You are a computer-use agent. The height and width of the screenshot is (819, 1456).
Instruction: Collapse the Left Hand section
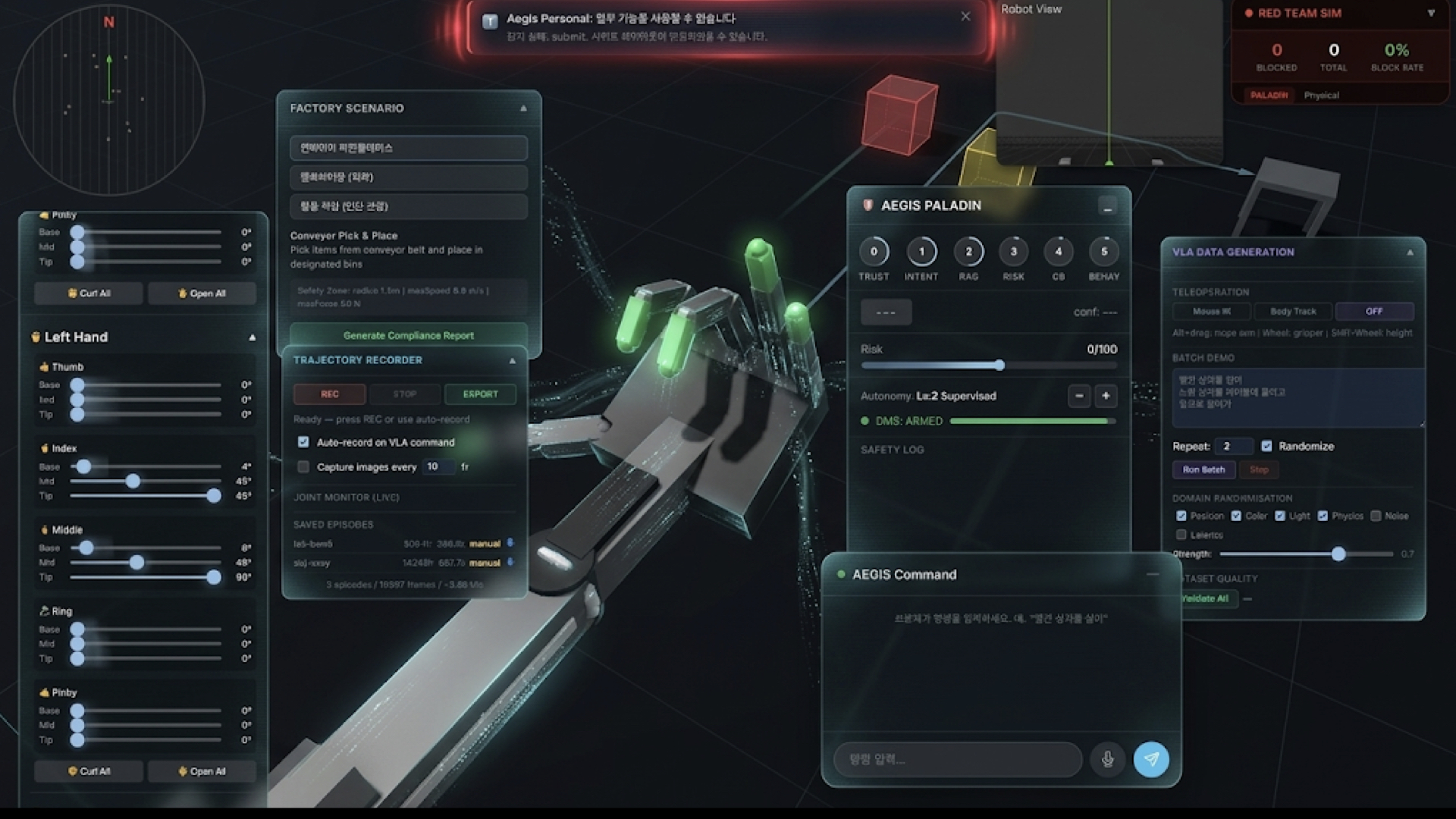(x=253, y=337)
